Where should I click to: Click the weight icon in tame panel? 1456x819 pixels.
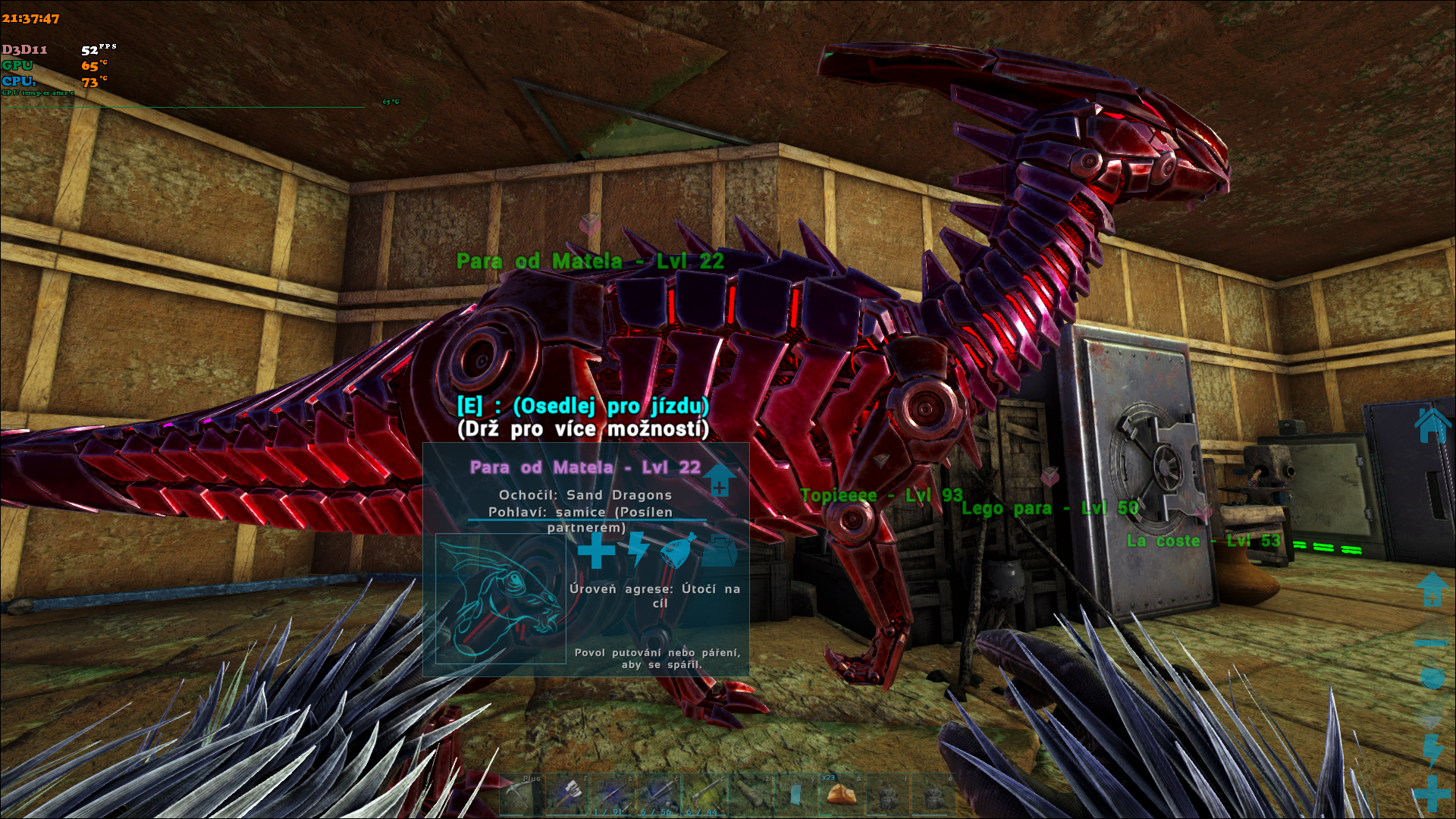[x=719, y=552]
